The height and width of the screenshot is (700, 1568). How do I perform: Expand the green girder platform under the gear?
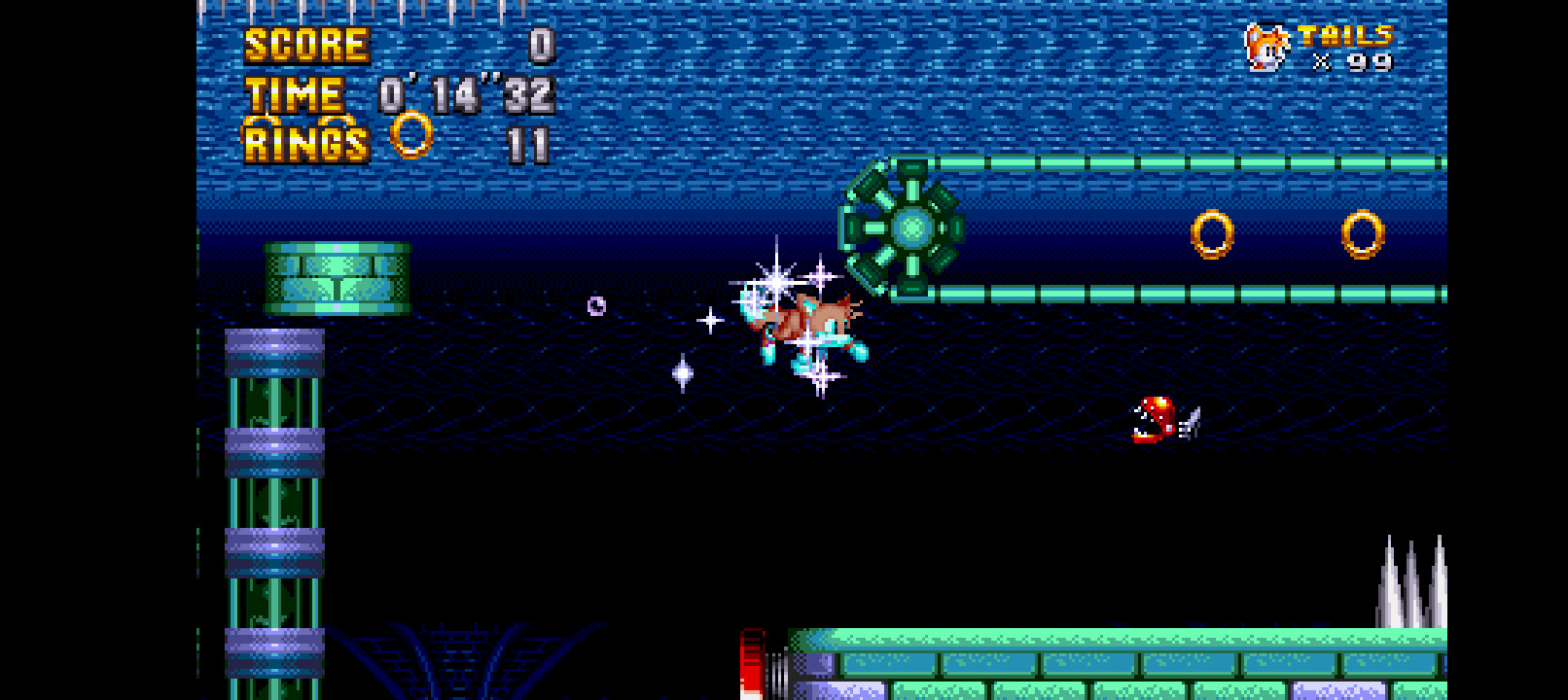pyautogui.click(x=1119, y=292)
